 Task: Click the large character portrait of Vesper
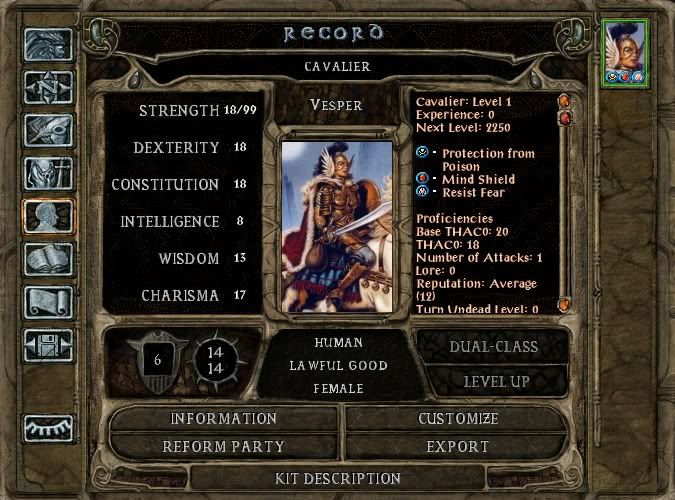tap(337, 225)
